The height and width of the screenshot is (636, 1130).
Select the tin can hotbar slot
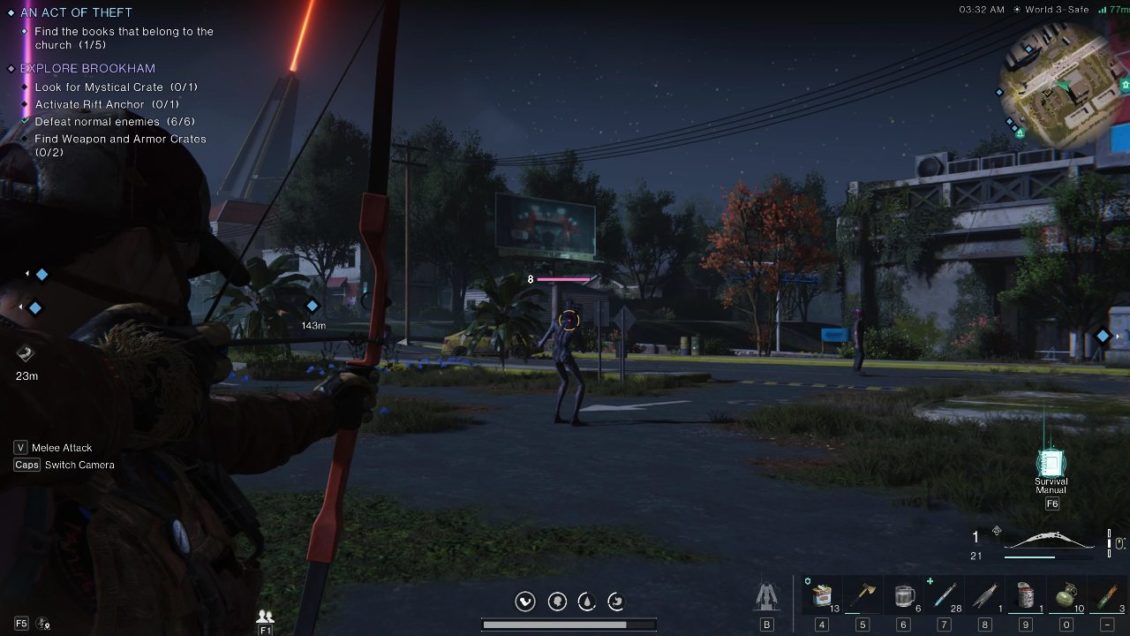pos(1025,595)
